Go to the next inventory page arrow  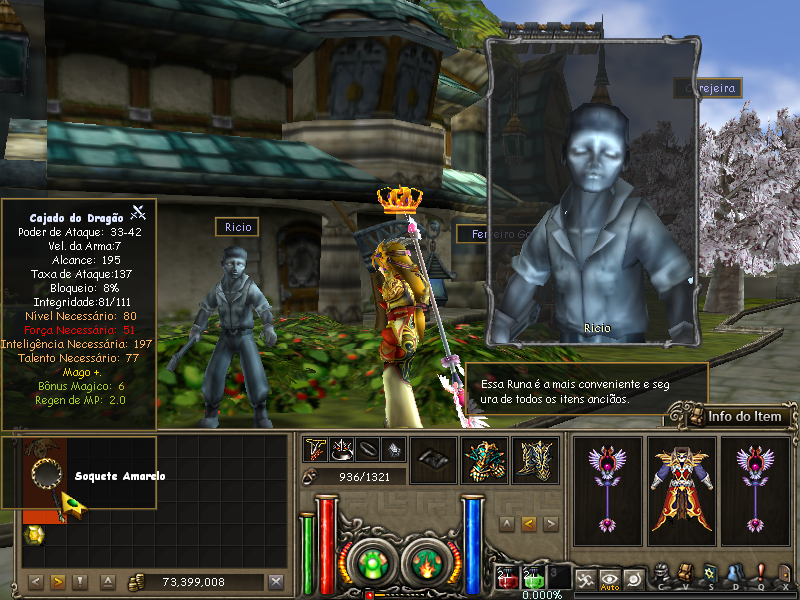tap(57, 582)
